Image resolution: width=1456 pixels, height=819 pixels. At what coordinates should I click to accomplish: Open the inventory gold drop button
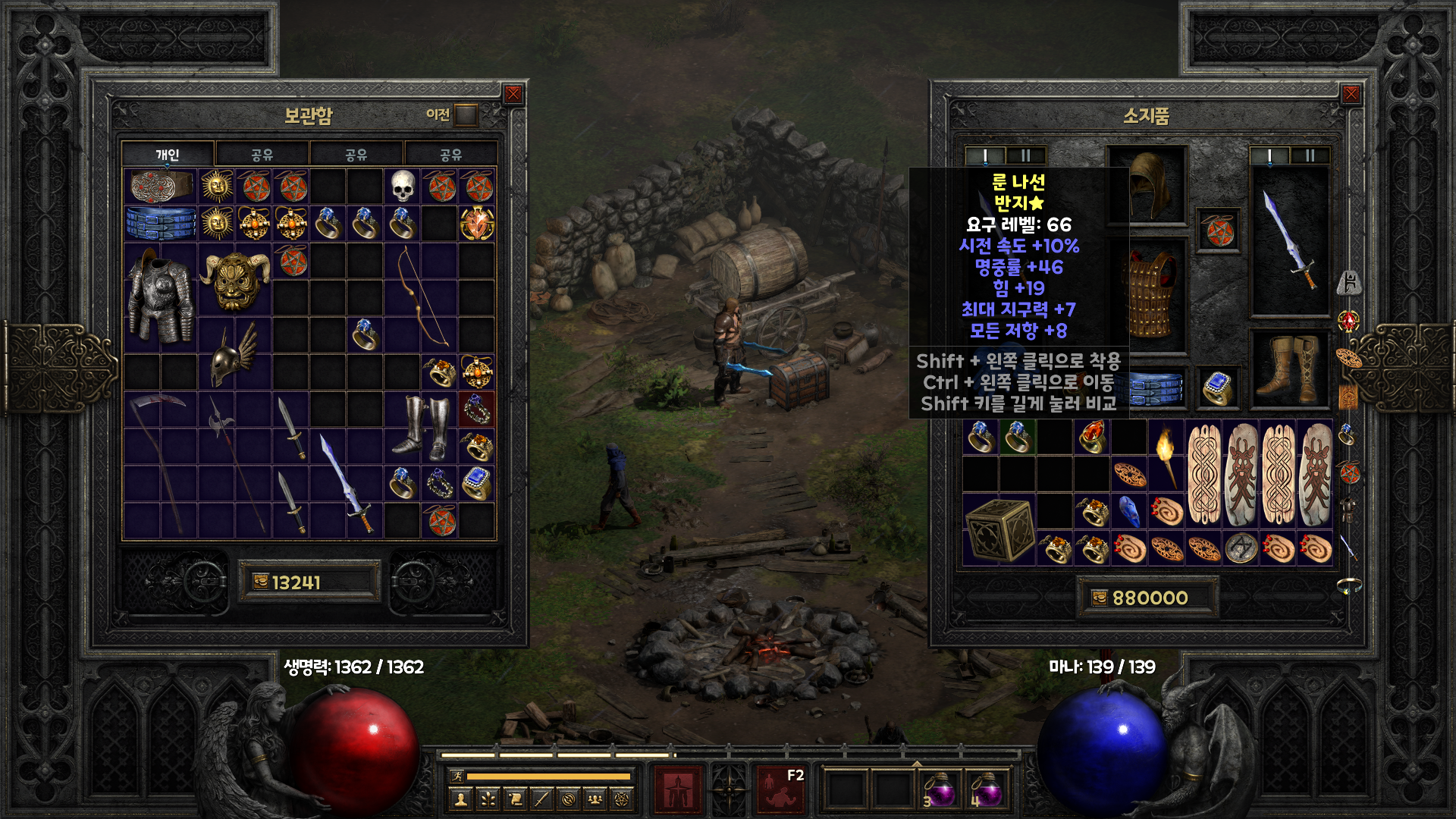coord(1100,598)
